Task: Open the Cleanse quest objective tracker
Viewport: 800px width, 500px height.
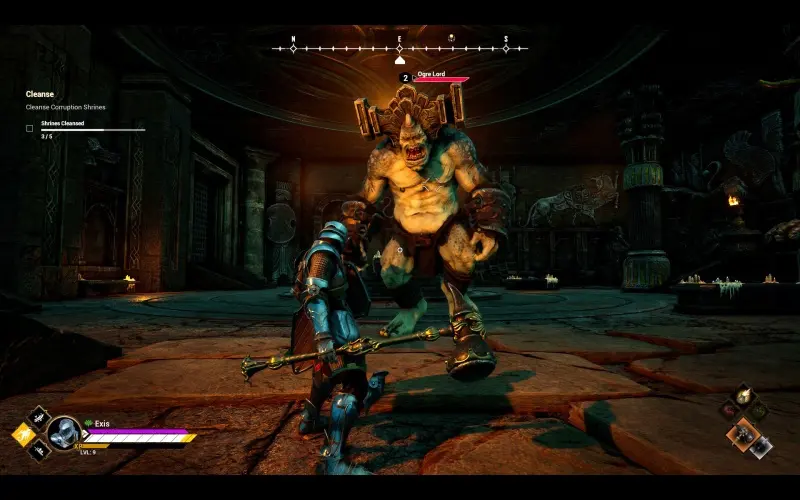Action: click(40, 94)
